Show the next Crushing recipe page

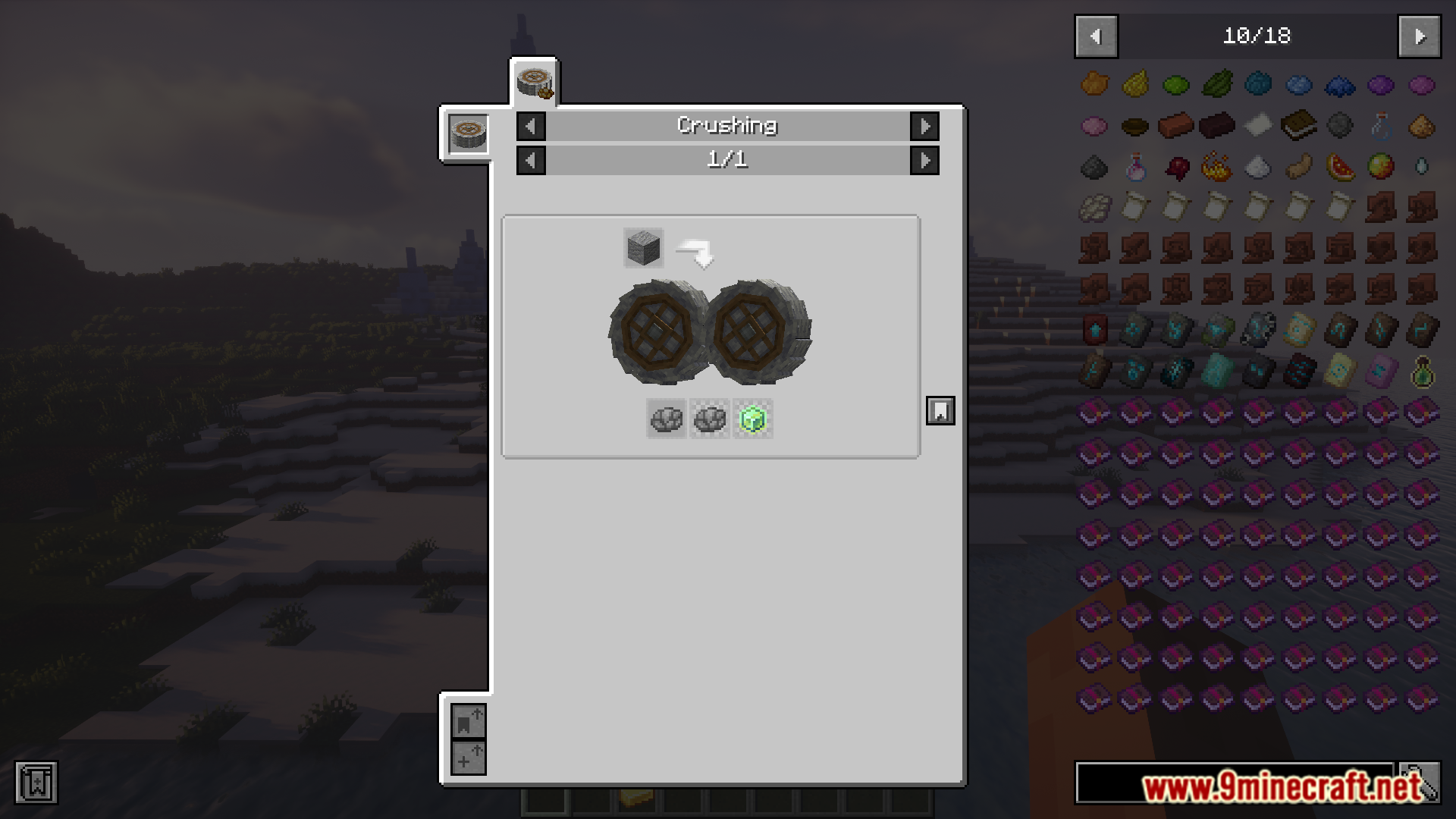(924, 160)
